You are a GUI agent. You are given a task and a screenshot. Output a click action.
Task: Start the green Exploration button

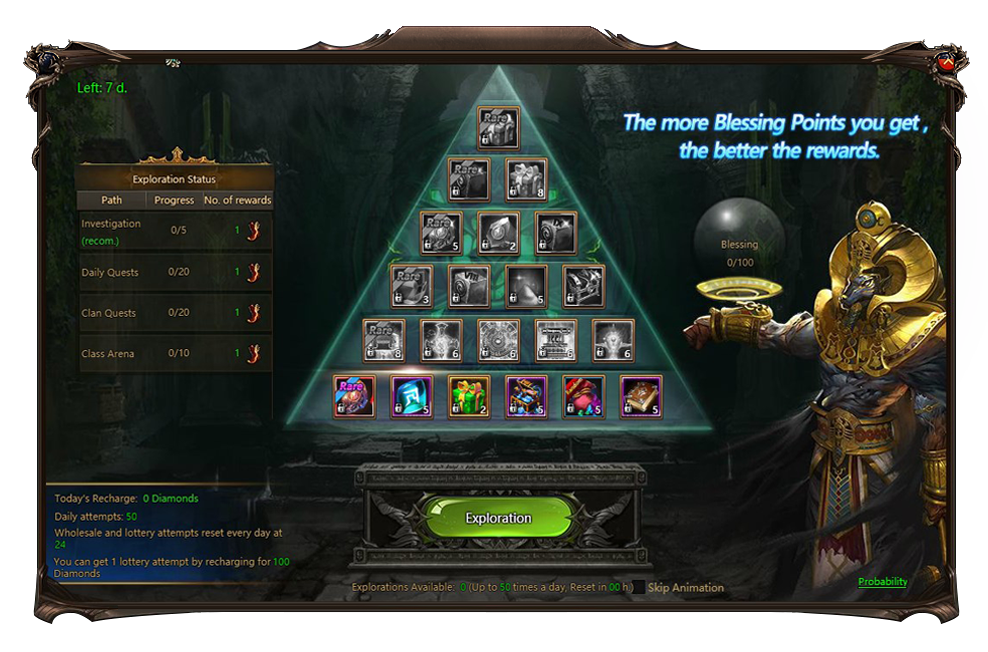tap(498, 518)
